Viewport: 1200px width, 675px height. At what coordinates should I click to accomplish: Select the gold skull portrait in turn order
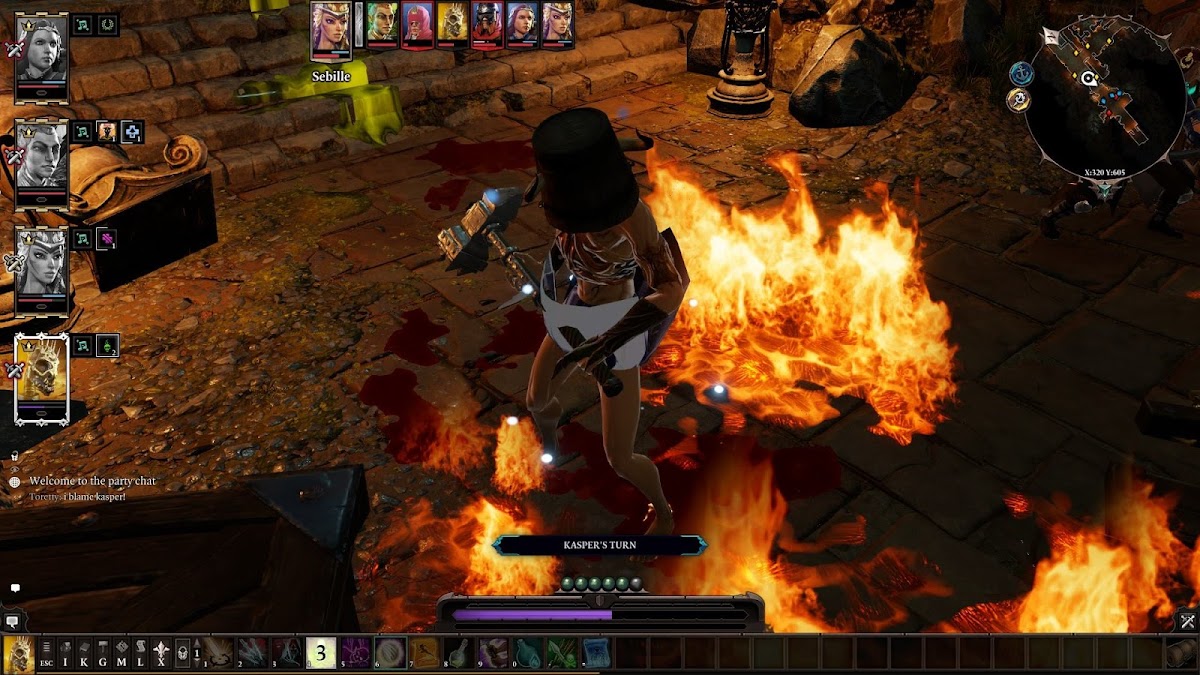point(452,24)
